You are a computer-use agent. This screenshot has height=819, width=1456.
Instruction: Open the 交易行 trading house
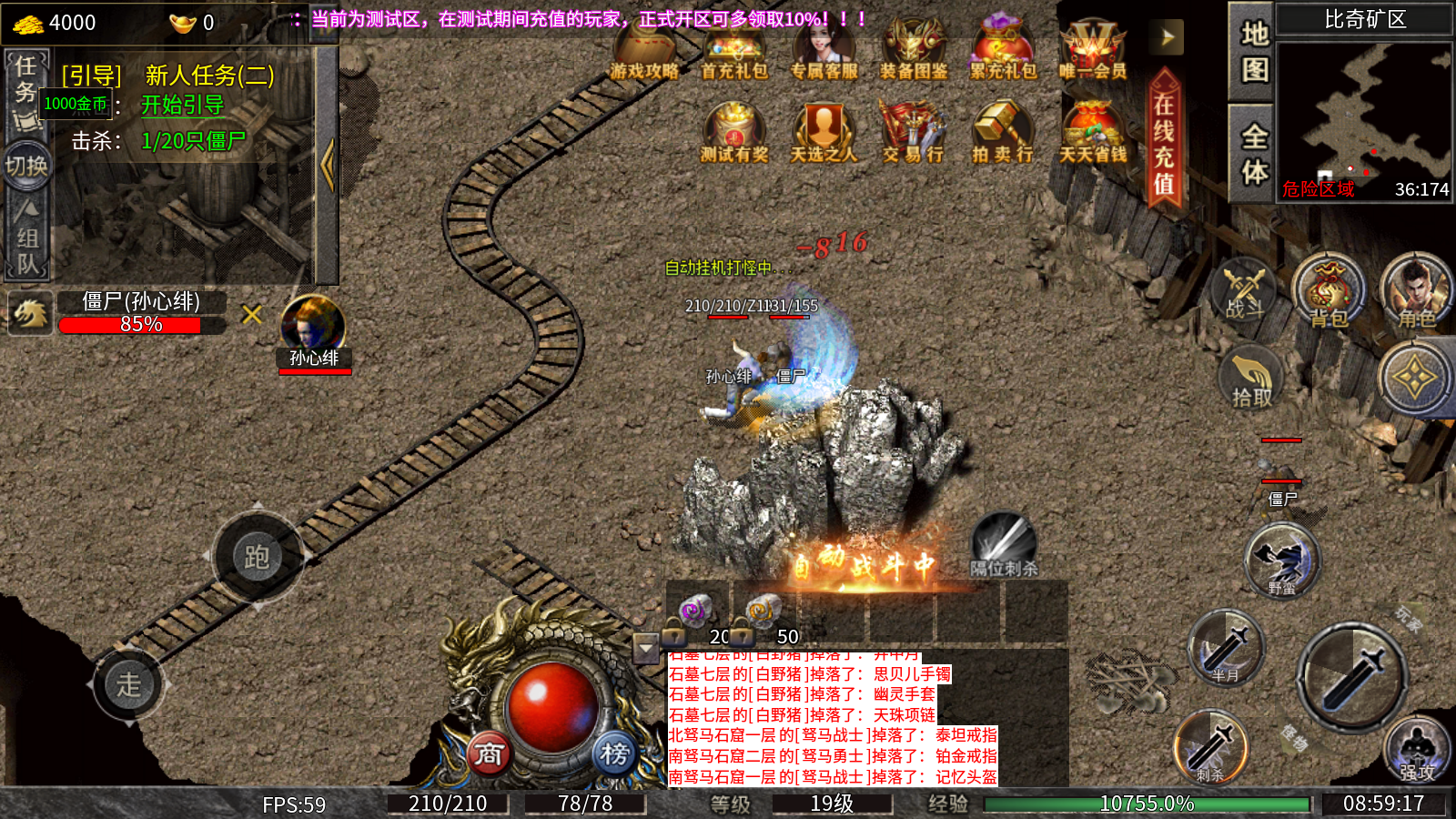(x=913, y=134)
